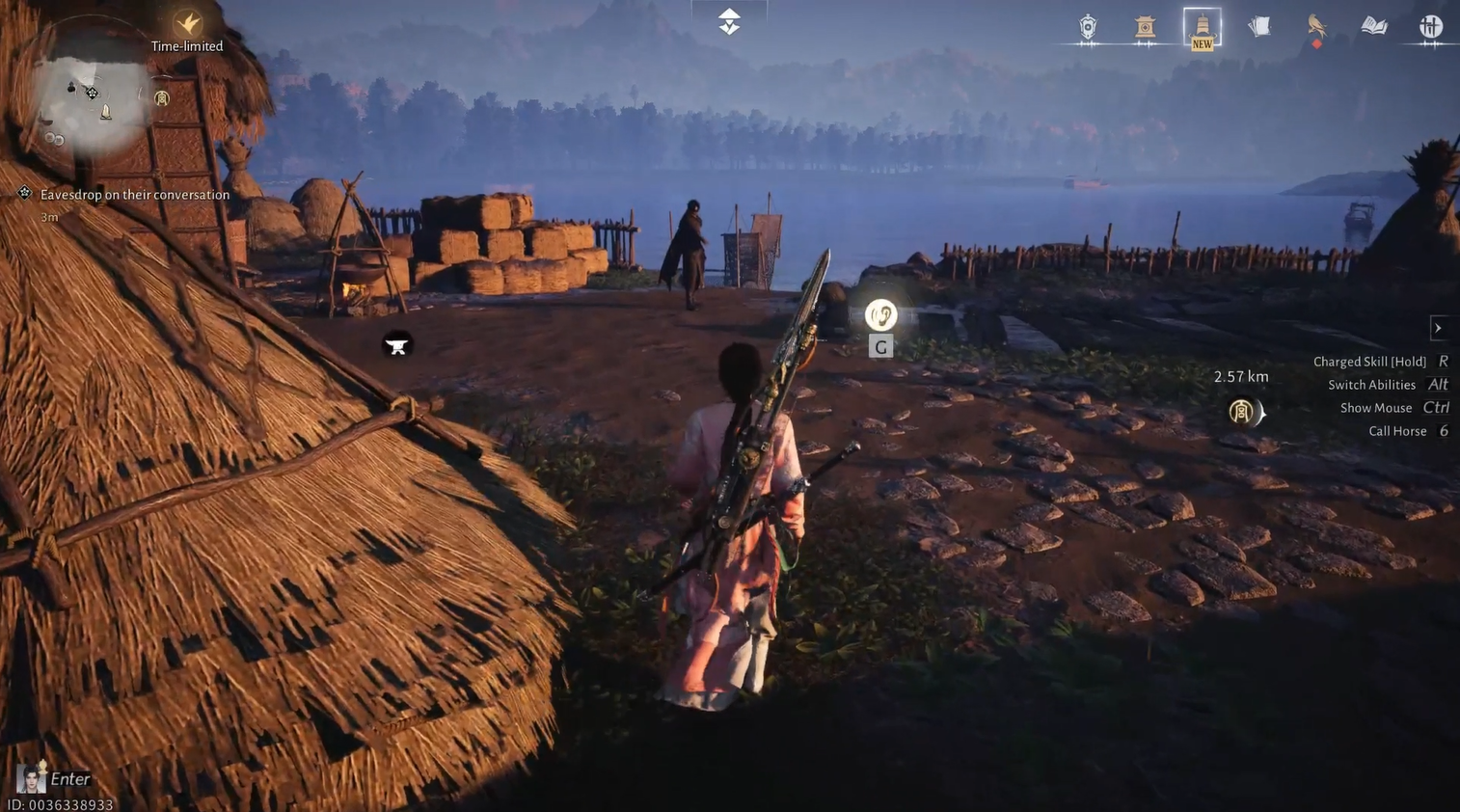Open the stacked papers icon
1460x812 pixels.
(x=1259, y=27)
